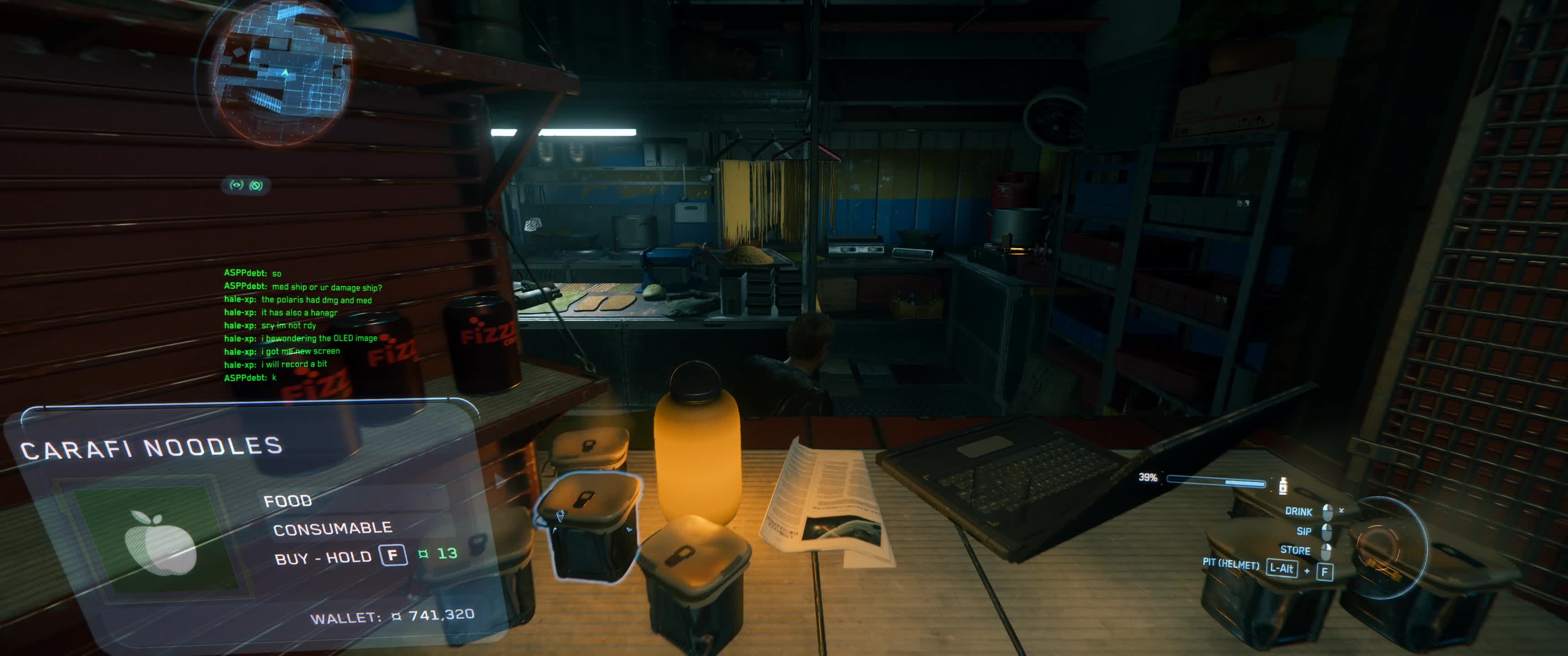The image size is (1568, 656).
Task: Click the green comms status icons
Action: click(246, 185)
